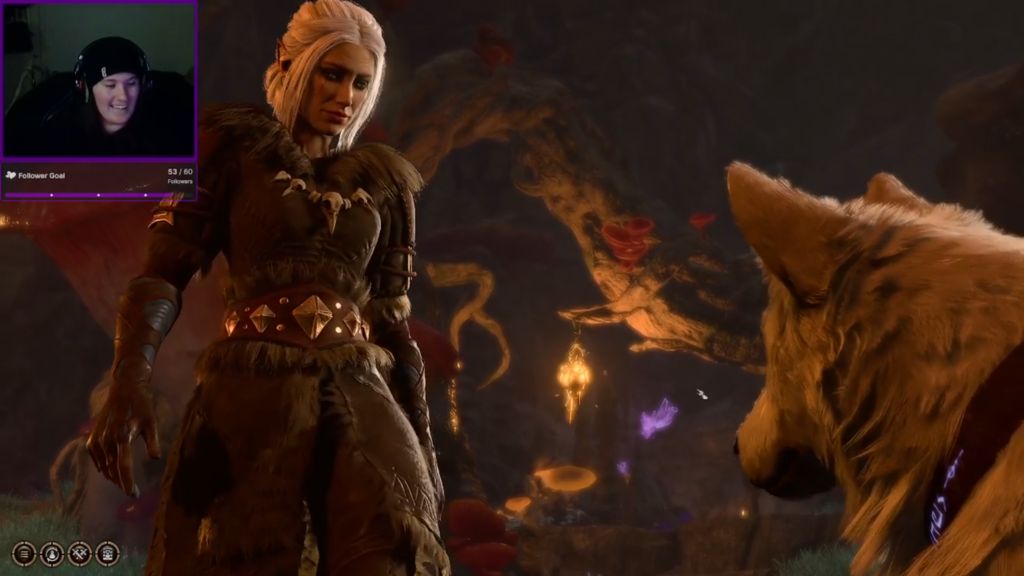1024x576 pixels.
Task: Click the Follower Goal overlay widget
Action: point(99,179)
